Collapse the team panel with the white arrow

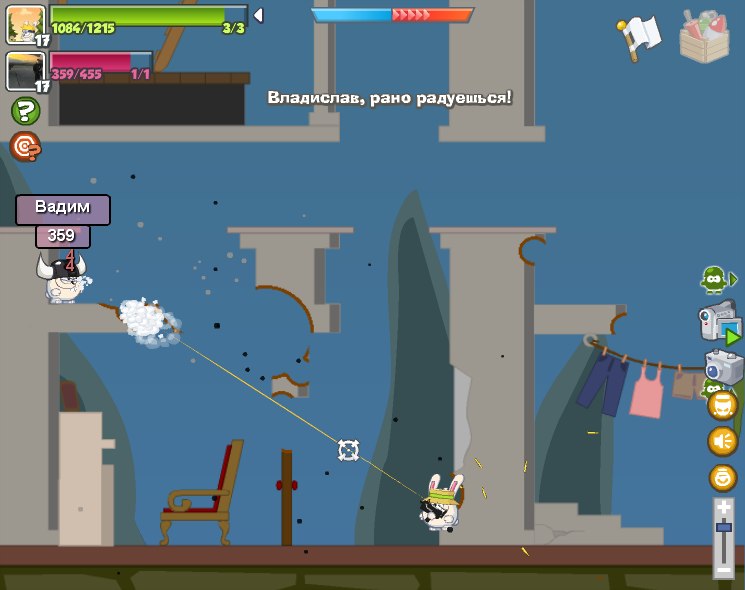click(x=258, y=15)
